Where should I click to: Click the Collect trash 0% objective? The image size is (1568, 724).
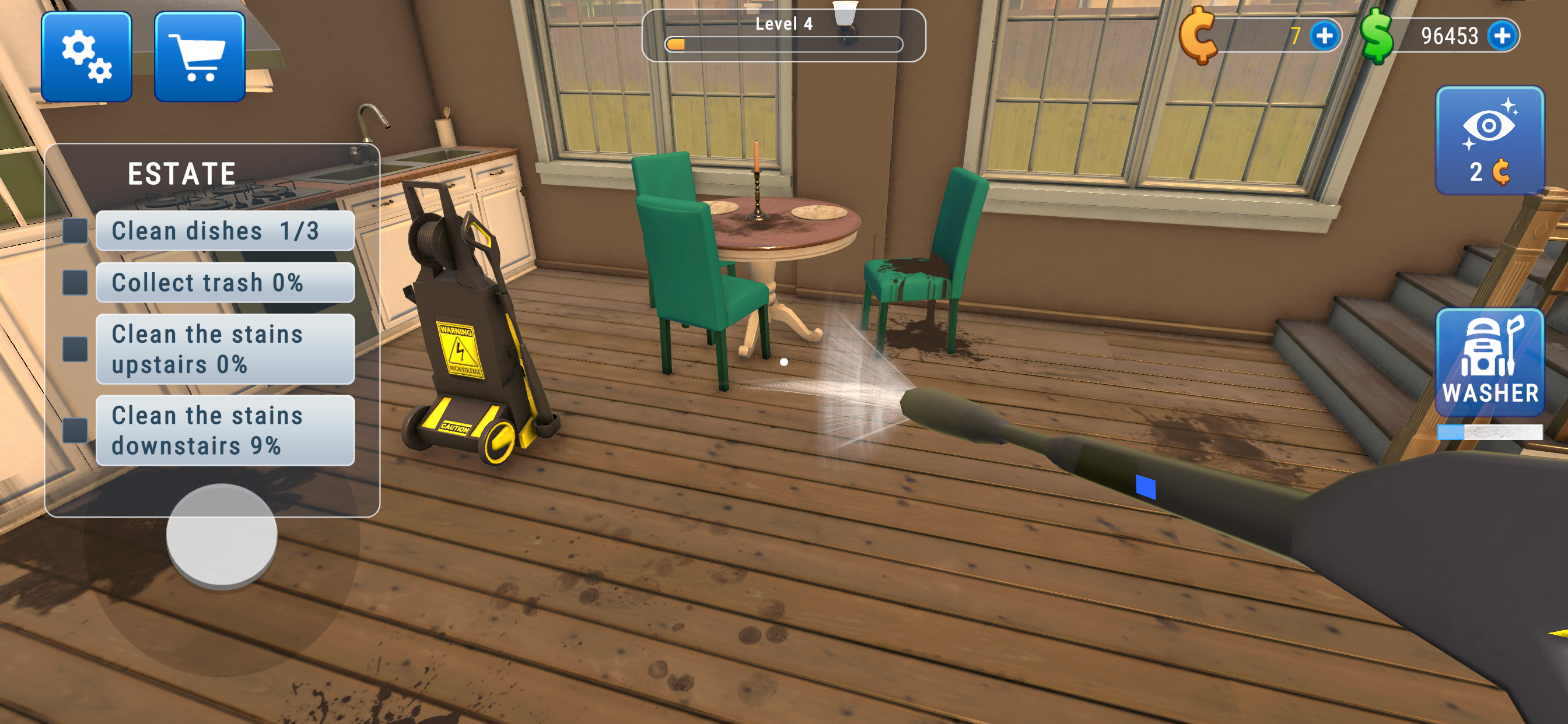coord(207,282)
